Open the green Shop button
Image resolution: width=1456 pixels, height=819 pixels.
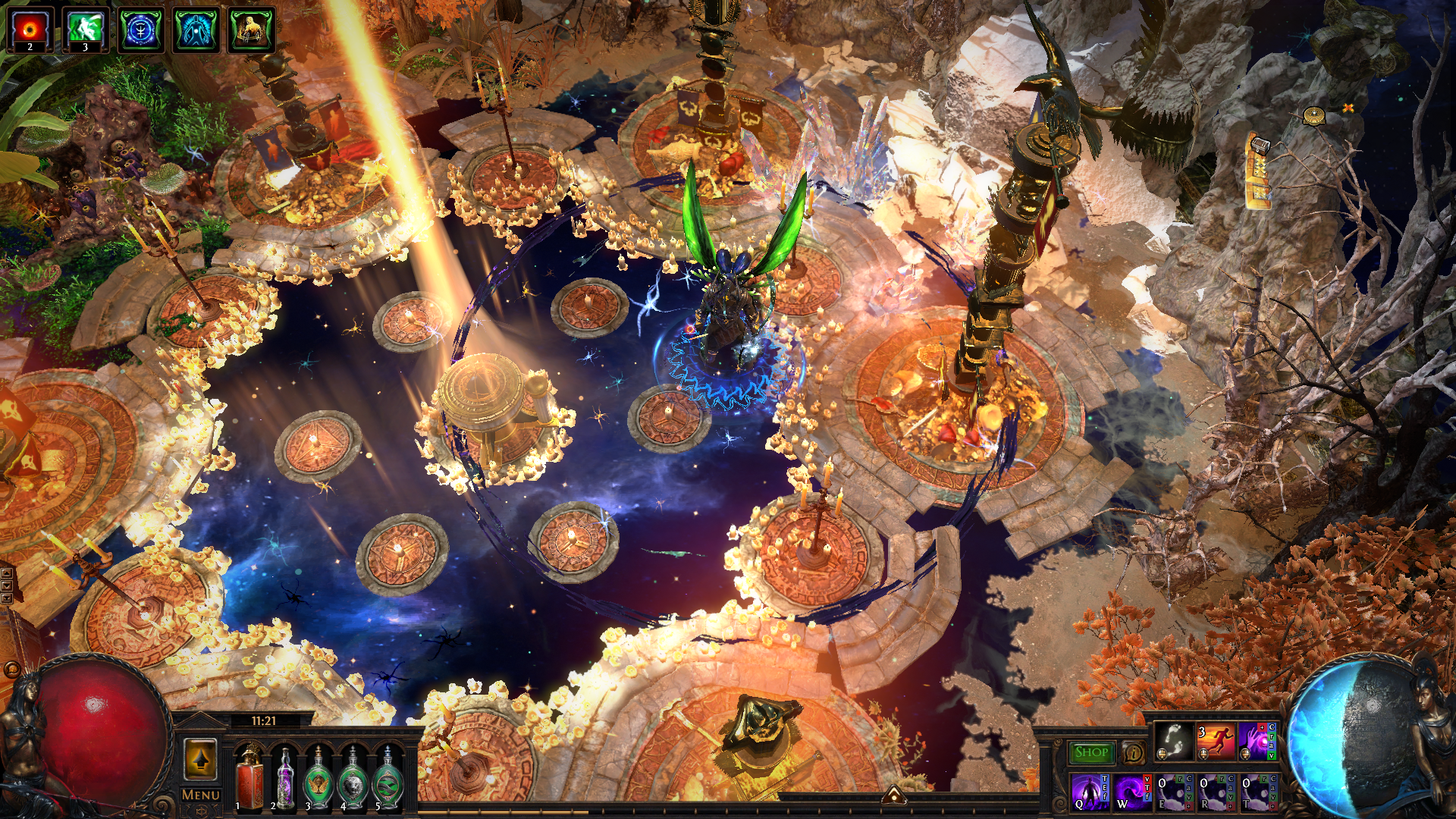(x=1090, y=752)
